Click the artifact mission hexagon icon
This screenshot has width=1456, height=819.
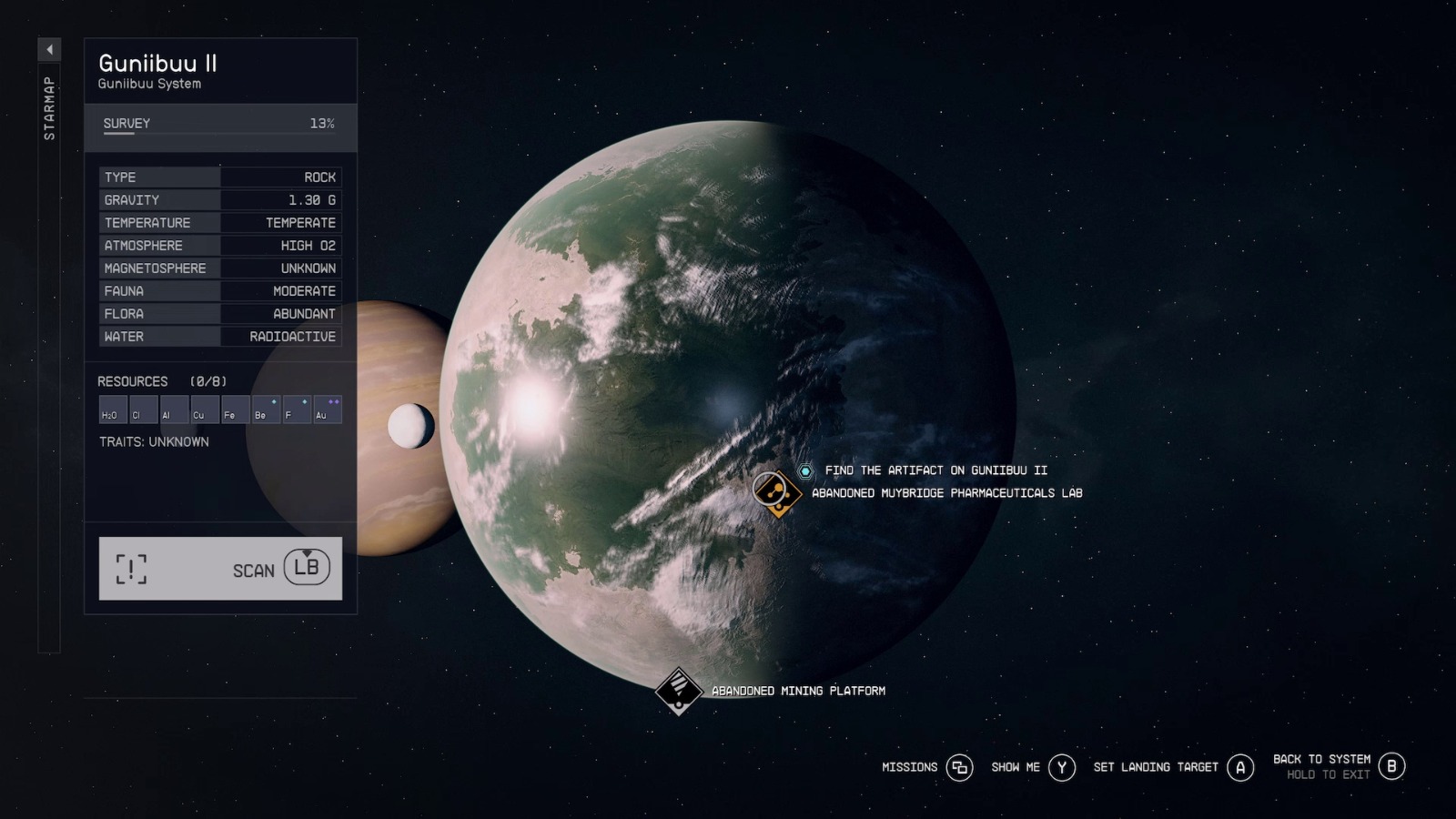coord(804,471)
